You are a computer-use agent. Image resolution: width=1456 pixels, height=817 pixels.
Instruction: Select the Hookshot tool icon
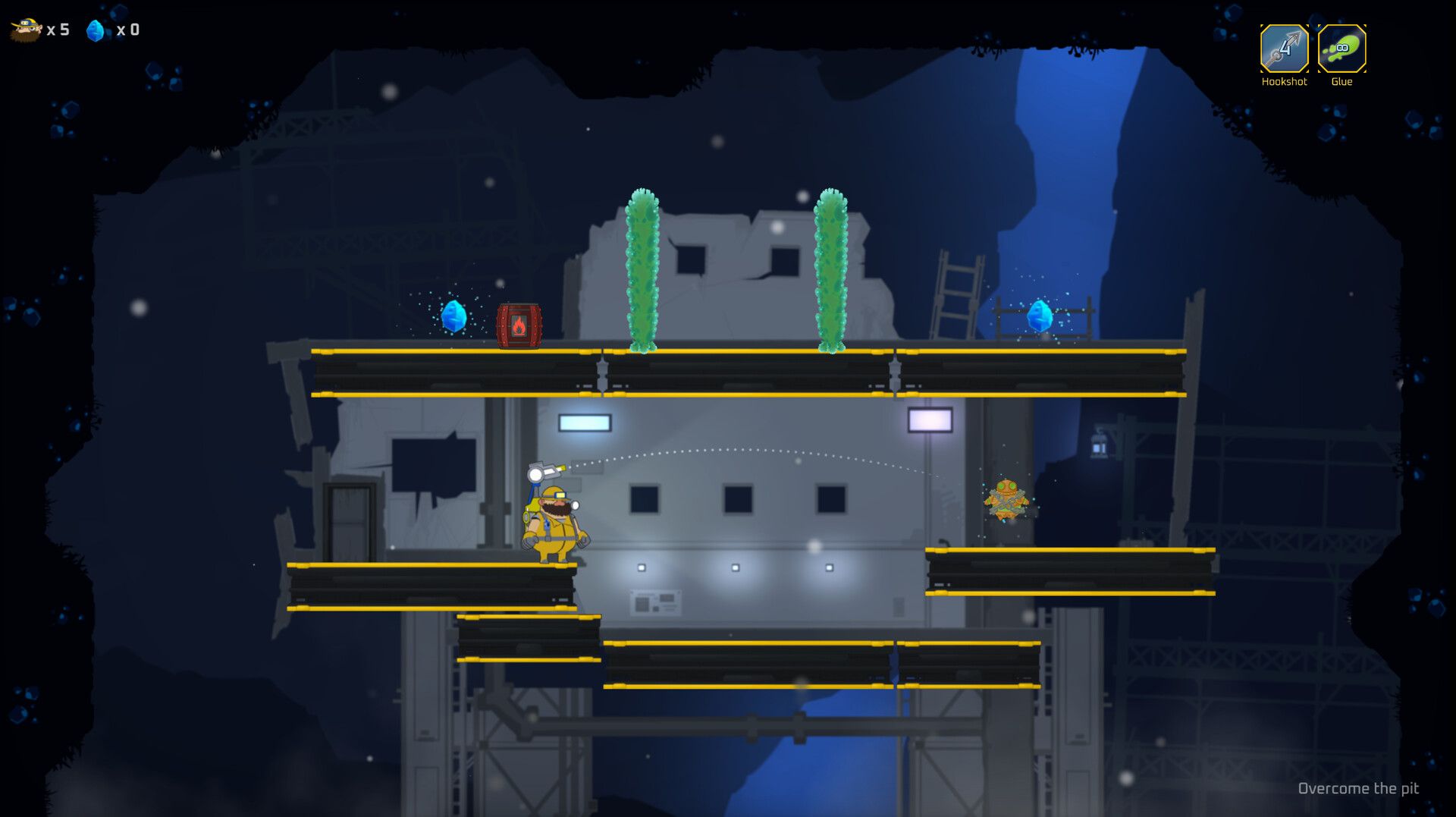coord(1284,49)
